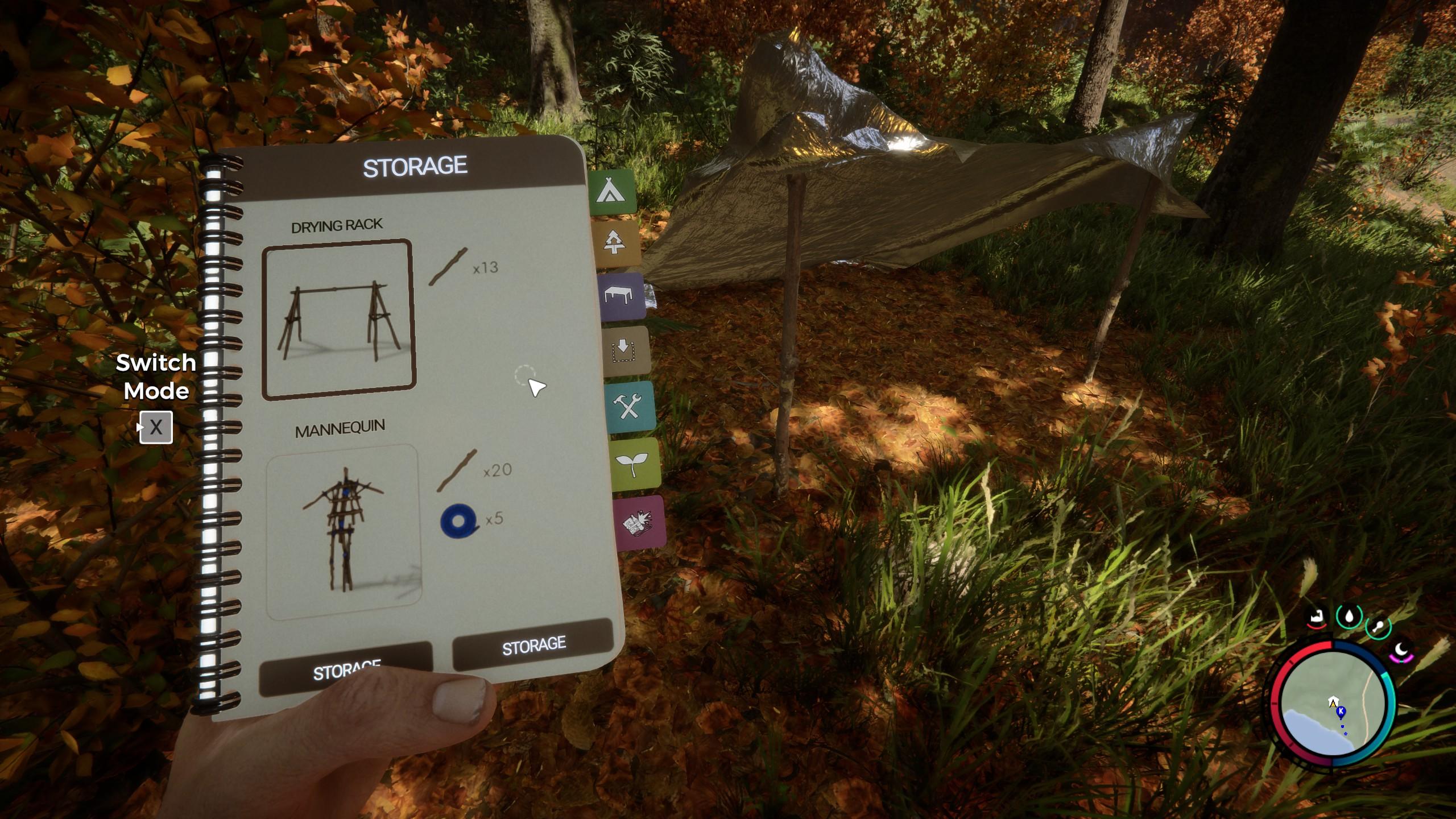Switch to the hammer and wrench tab
The width and height of the screenshot is (1456, 819).
pos(631,407)
